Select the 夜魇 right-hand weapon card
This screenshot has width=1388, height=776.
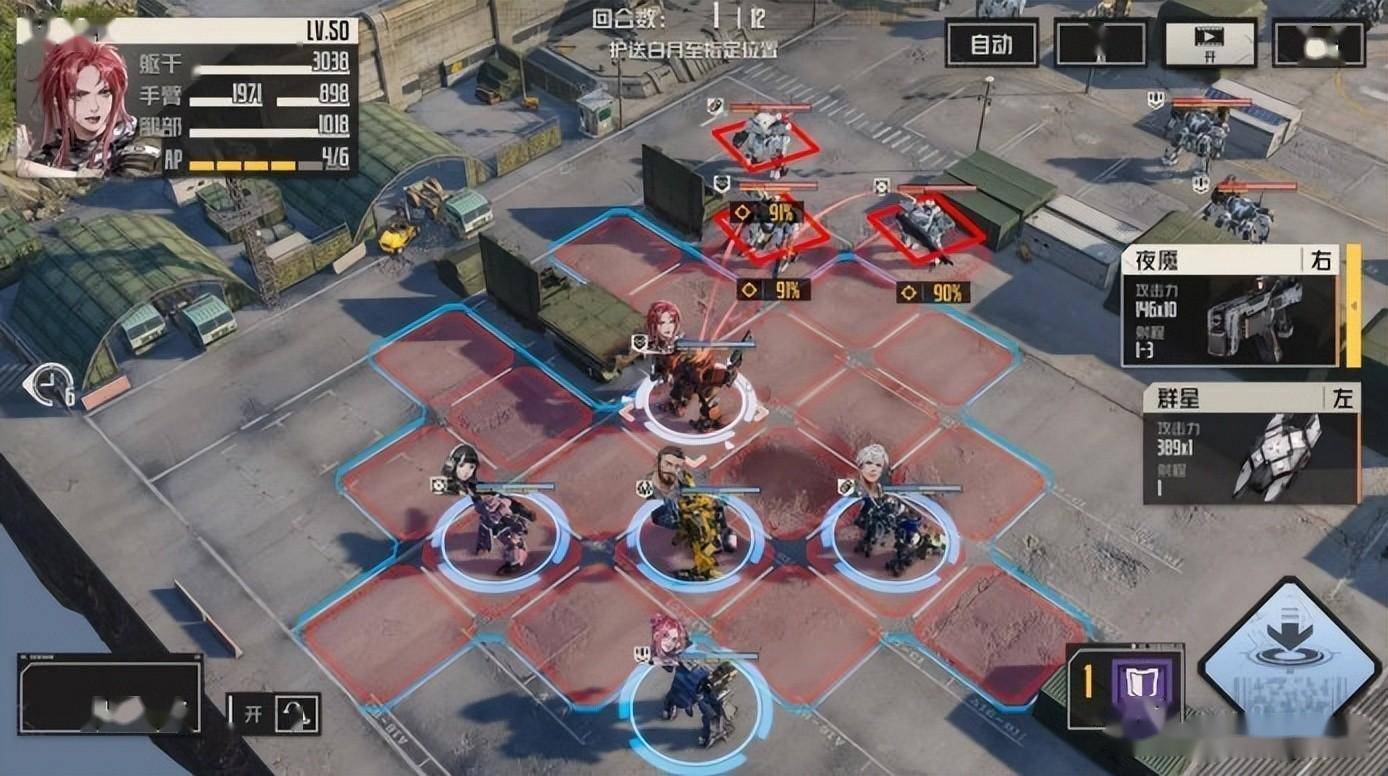(1229, 307)
